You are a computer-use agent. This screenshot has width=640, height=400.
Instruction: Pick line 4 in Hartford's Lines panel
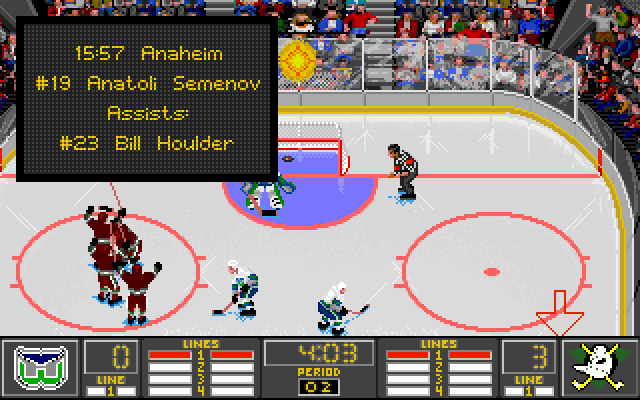[200, 389]
